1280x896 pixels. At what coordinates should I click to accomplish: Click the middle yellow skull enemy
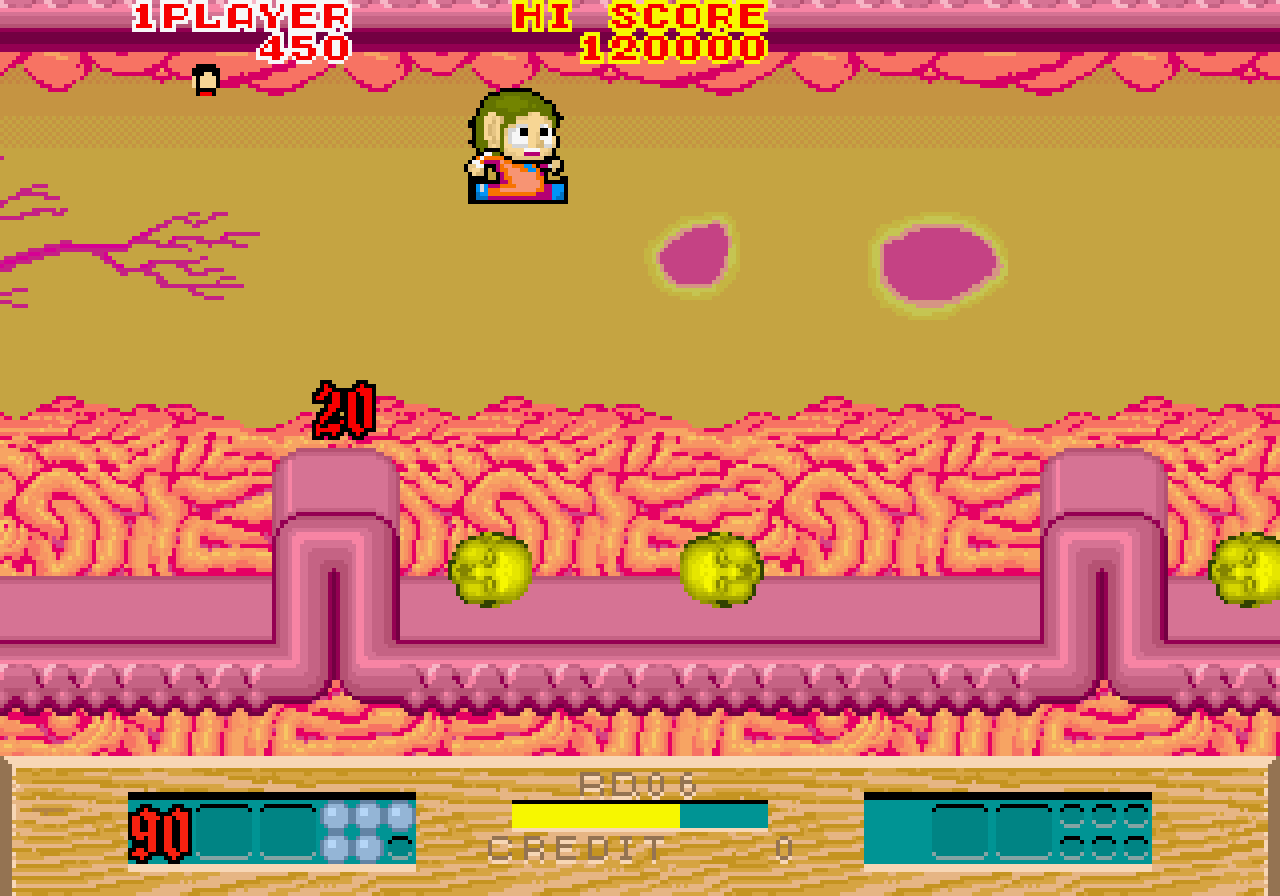723,572
